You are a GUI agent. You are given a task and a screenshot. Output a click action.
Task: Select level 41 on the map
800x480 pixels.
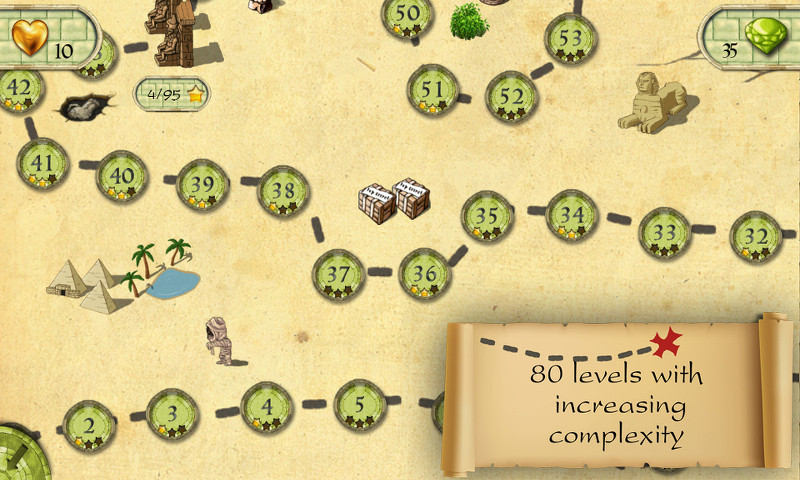43,164
